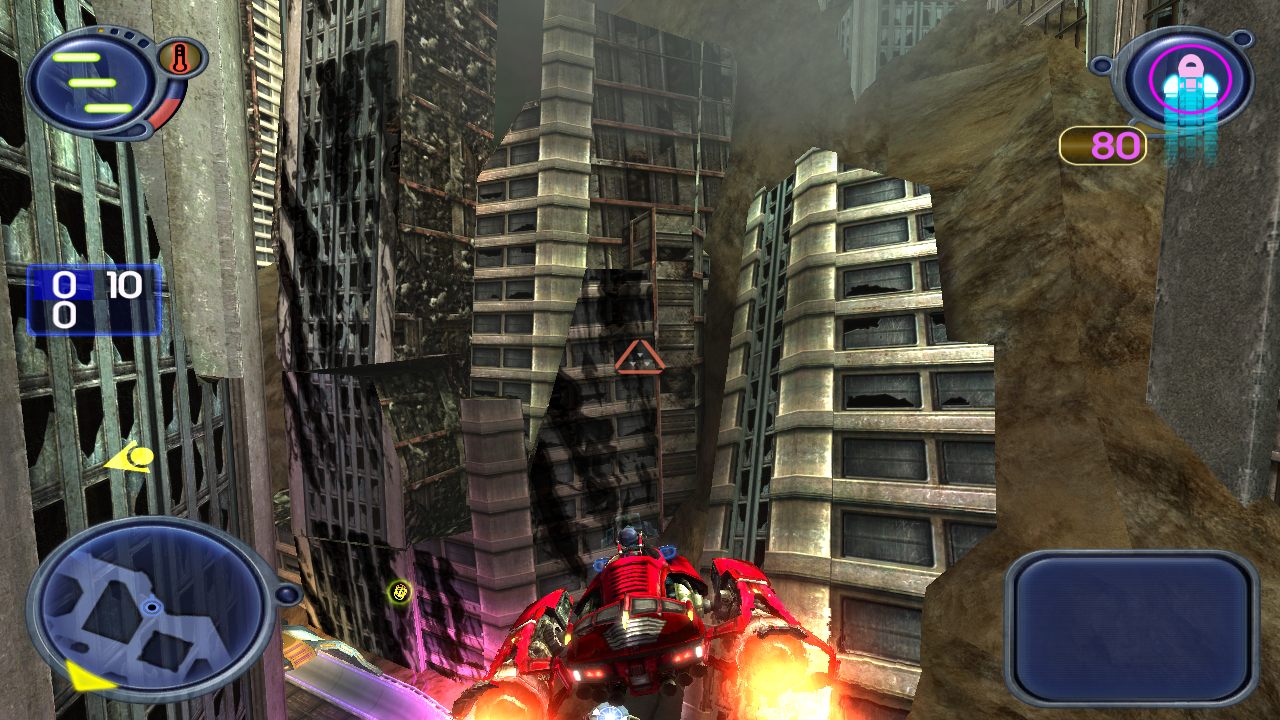
Task: Select the yellow objective direction marker
Action: [131, 459]
